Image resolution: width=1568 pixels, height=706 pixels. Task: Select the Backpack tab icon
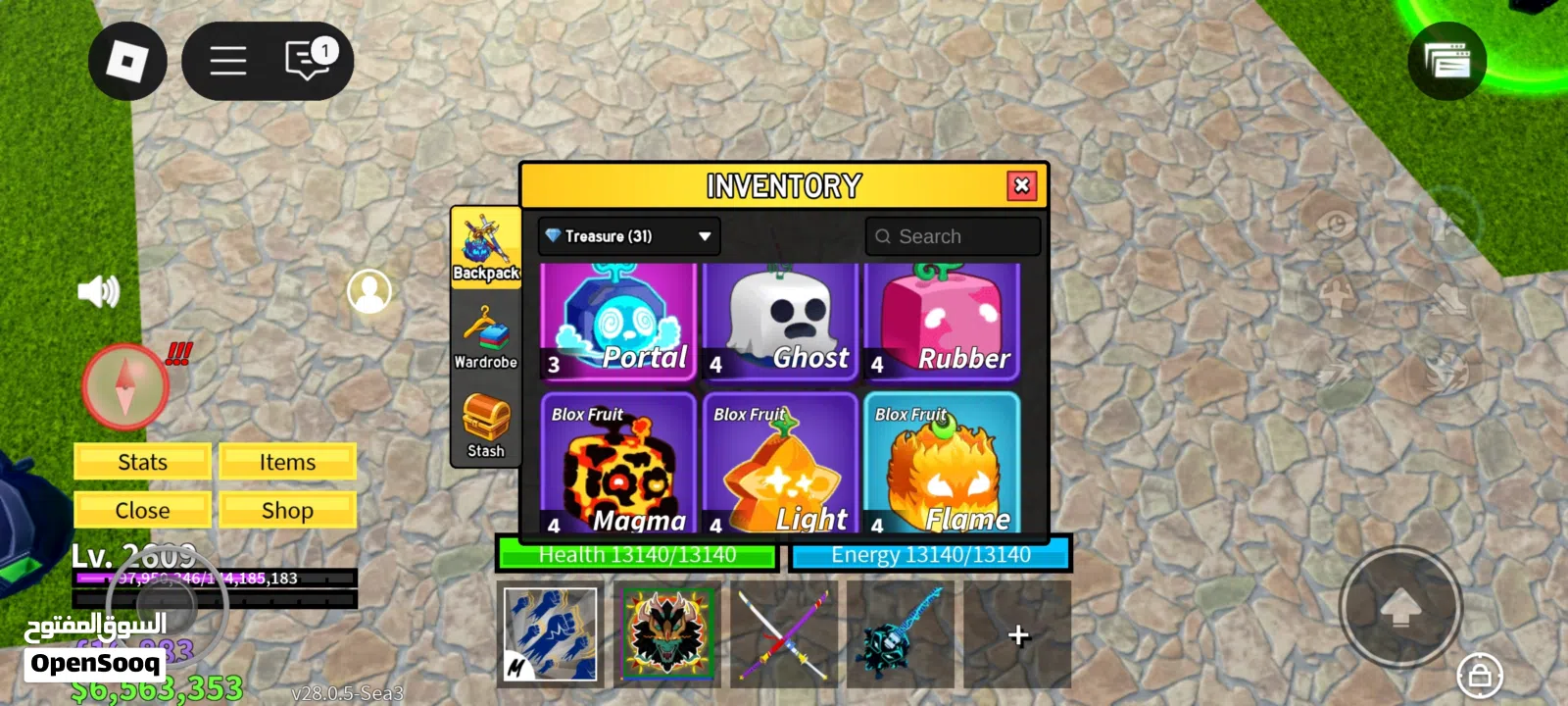[485, 242]
